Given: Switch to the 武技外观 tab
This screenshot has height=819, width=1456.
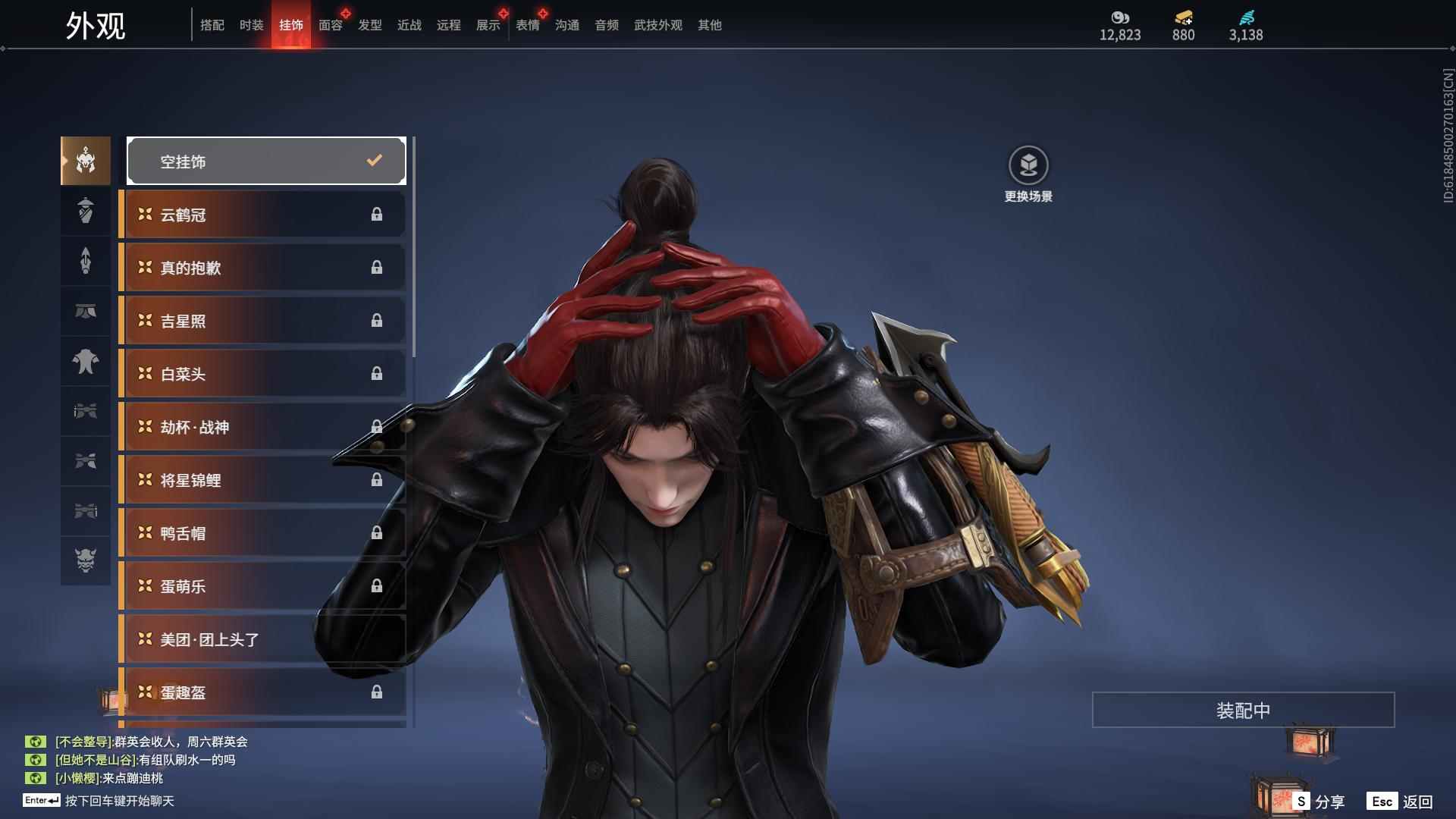Looking at the screenshot, I should pyautogui.click(x=657, y=25).
